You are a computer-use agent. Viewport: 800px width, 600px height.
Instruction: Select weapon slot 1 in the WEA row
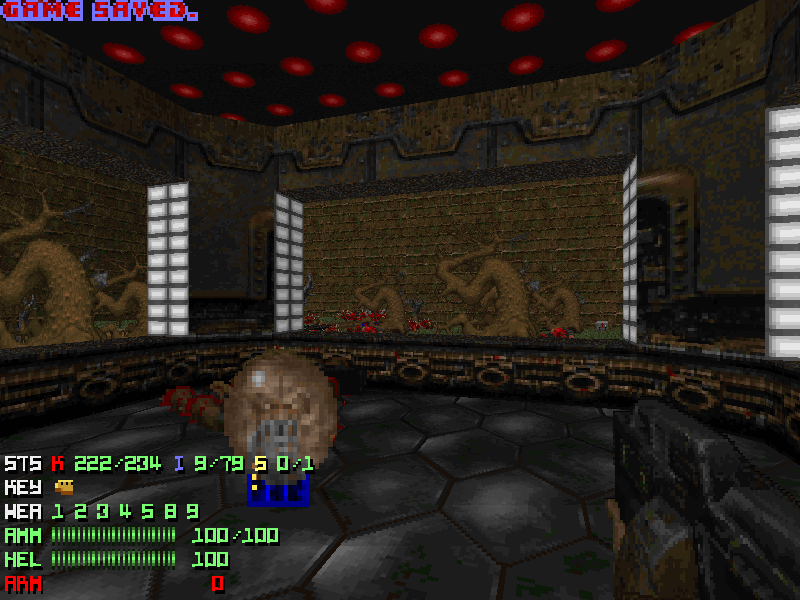pos(58,511)
